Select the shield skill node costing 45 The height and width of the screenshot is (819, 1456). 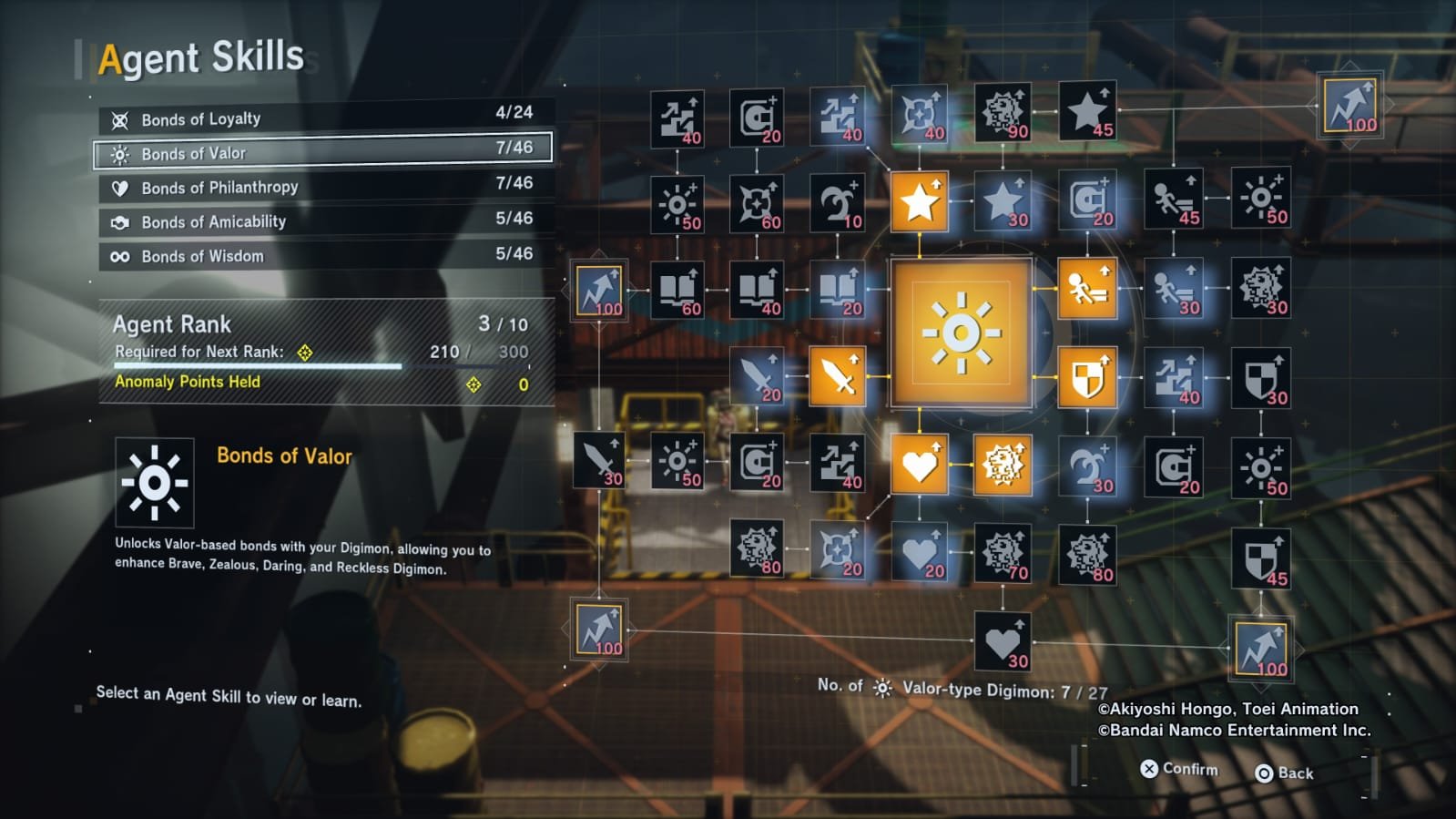pos(1261,558)
